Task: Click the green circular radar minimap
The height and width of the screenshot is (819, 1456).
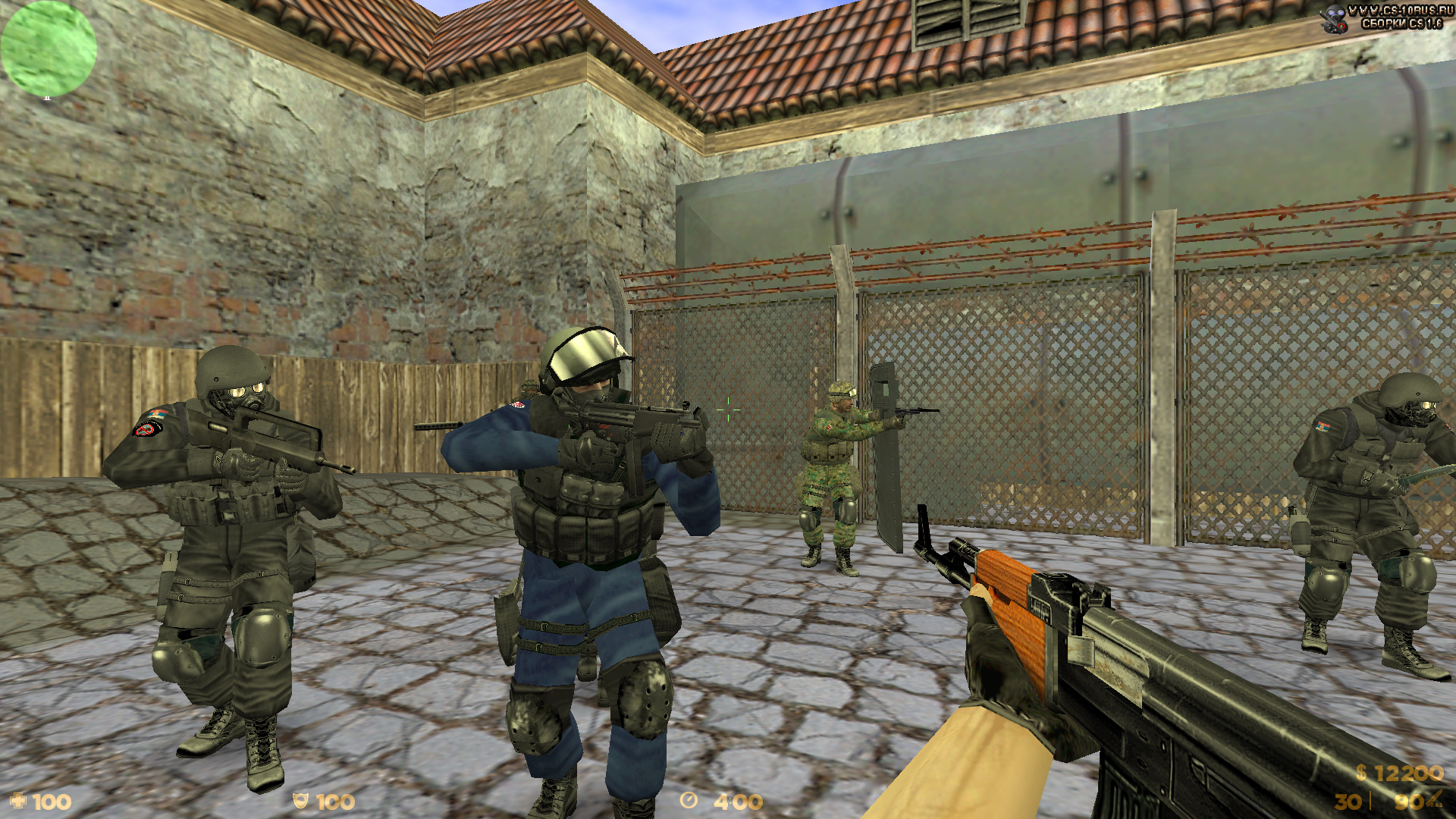Action: (x=49, y=49)
